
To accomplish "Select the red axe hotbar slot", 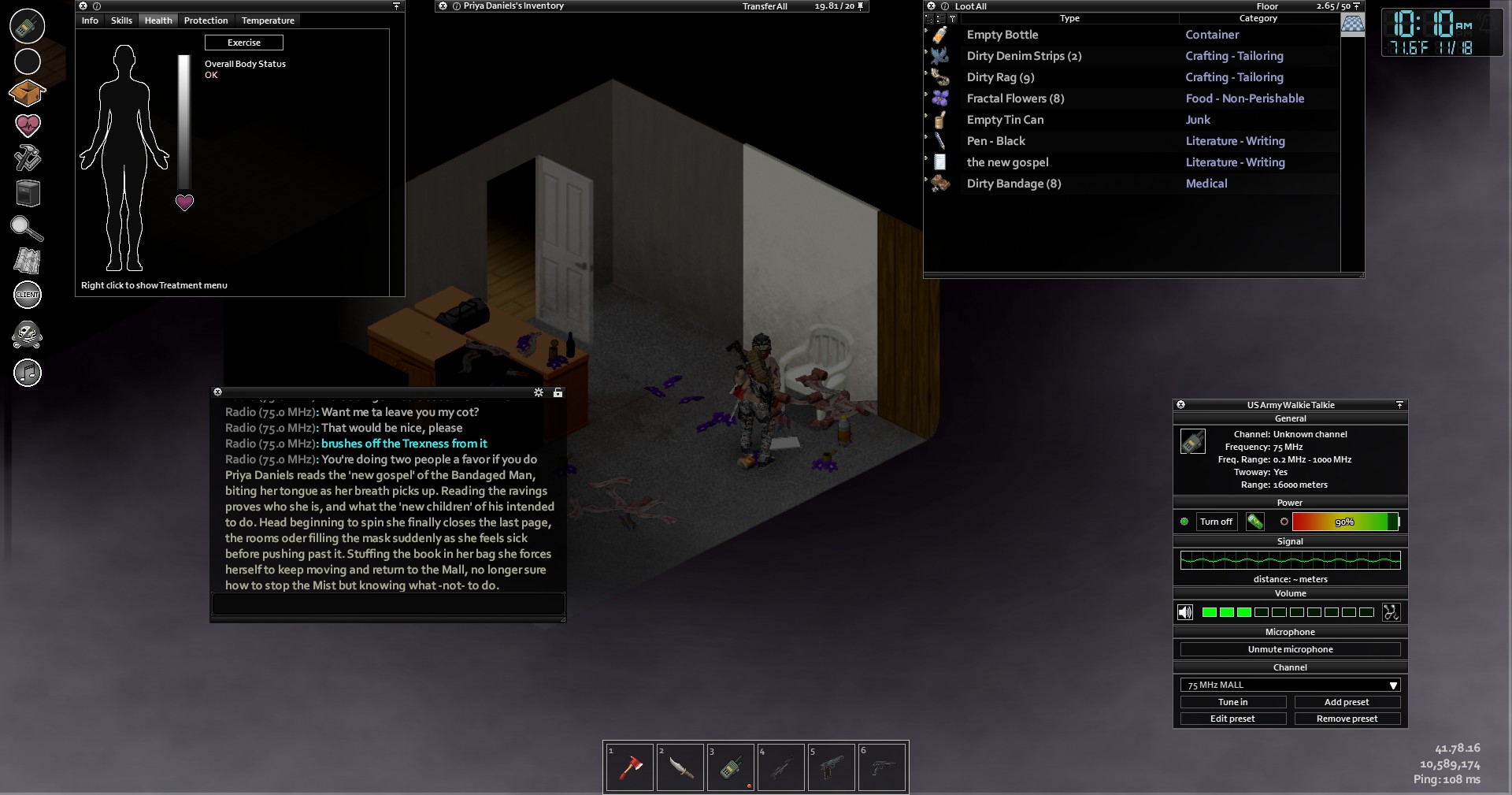I will [629, 767].
